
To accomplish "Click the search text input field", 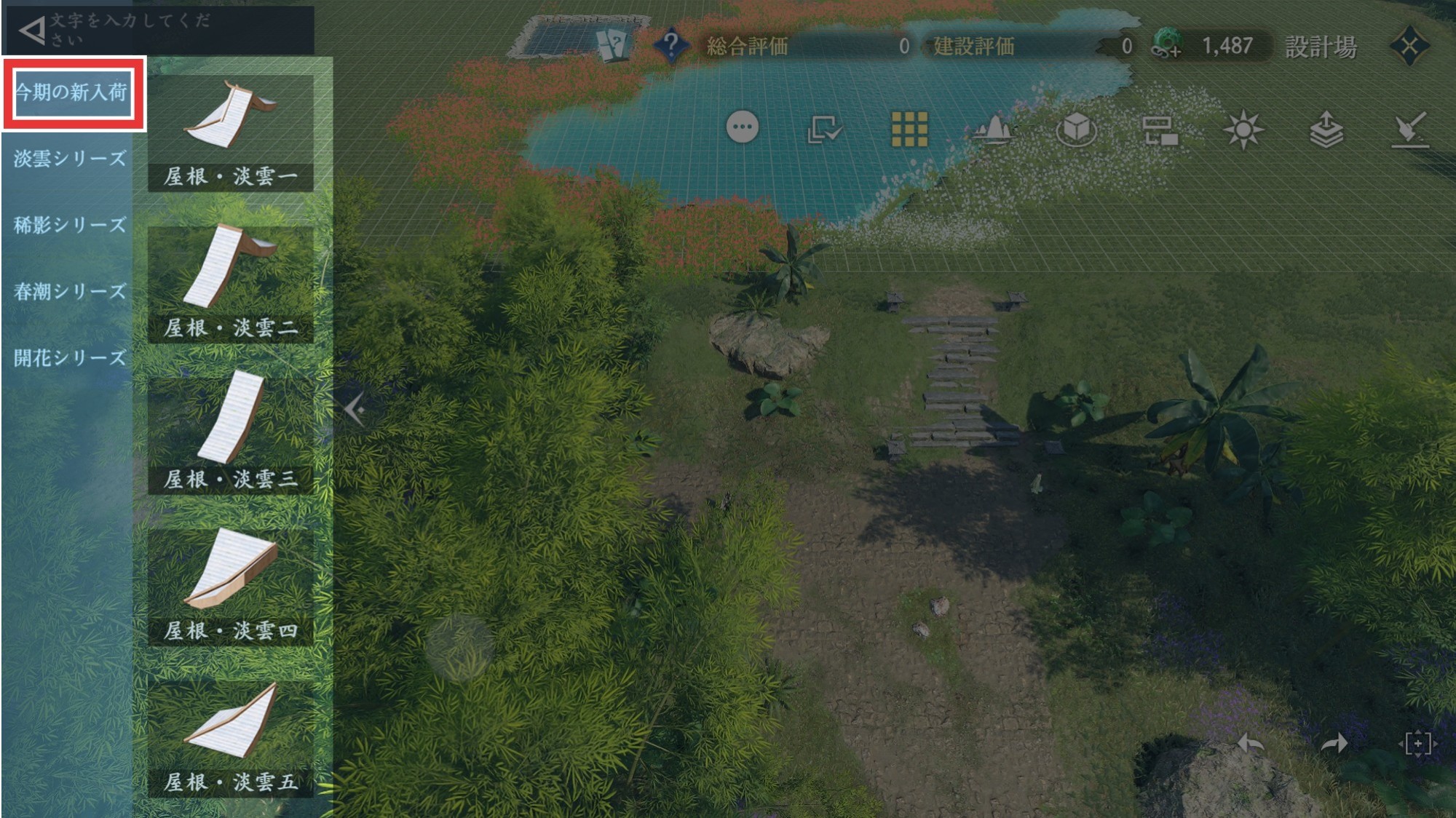I will click(175, 29).
